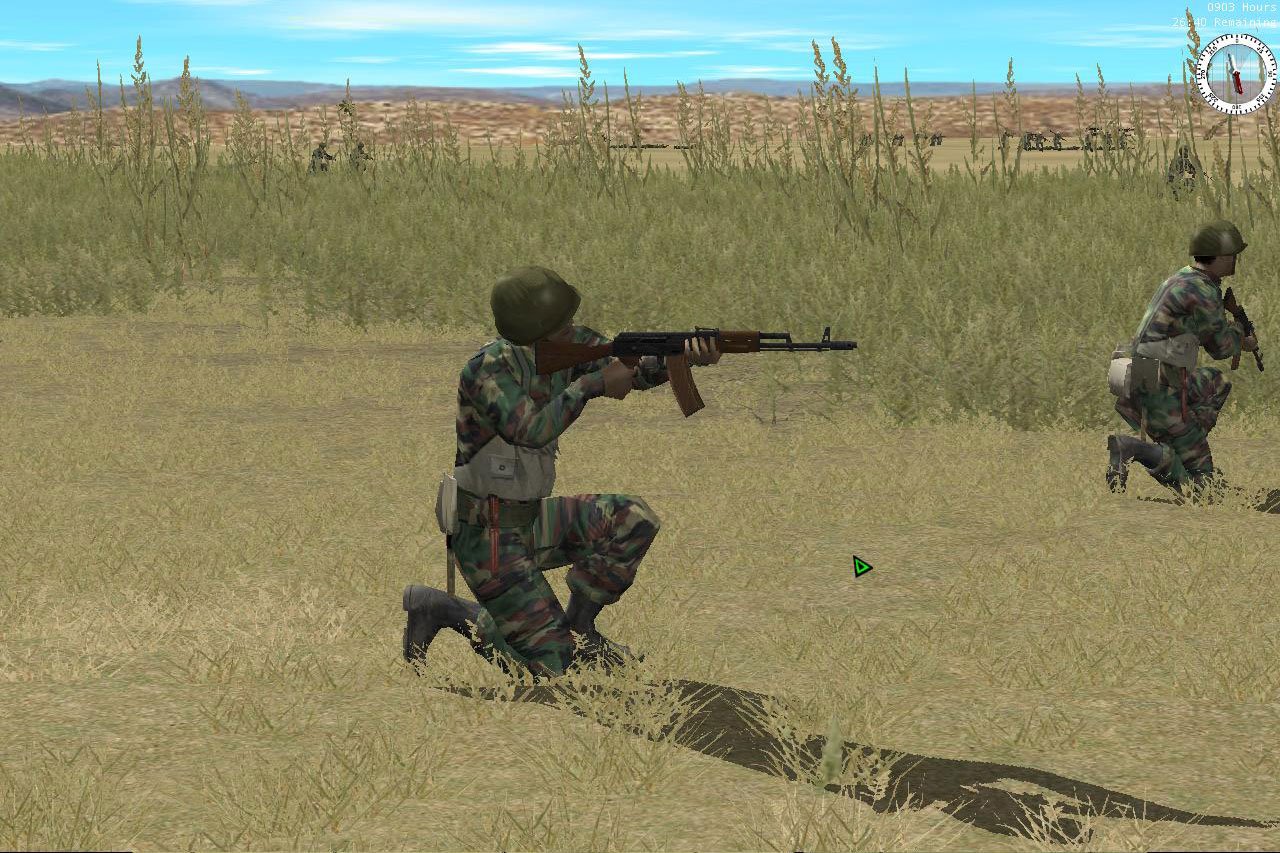The image size is (1280, 853).
Task: Click the compass instrument in the top-right corner
Action: tap(1237, 72)
